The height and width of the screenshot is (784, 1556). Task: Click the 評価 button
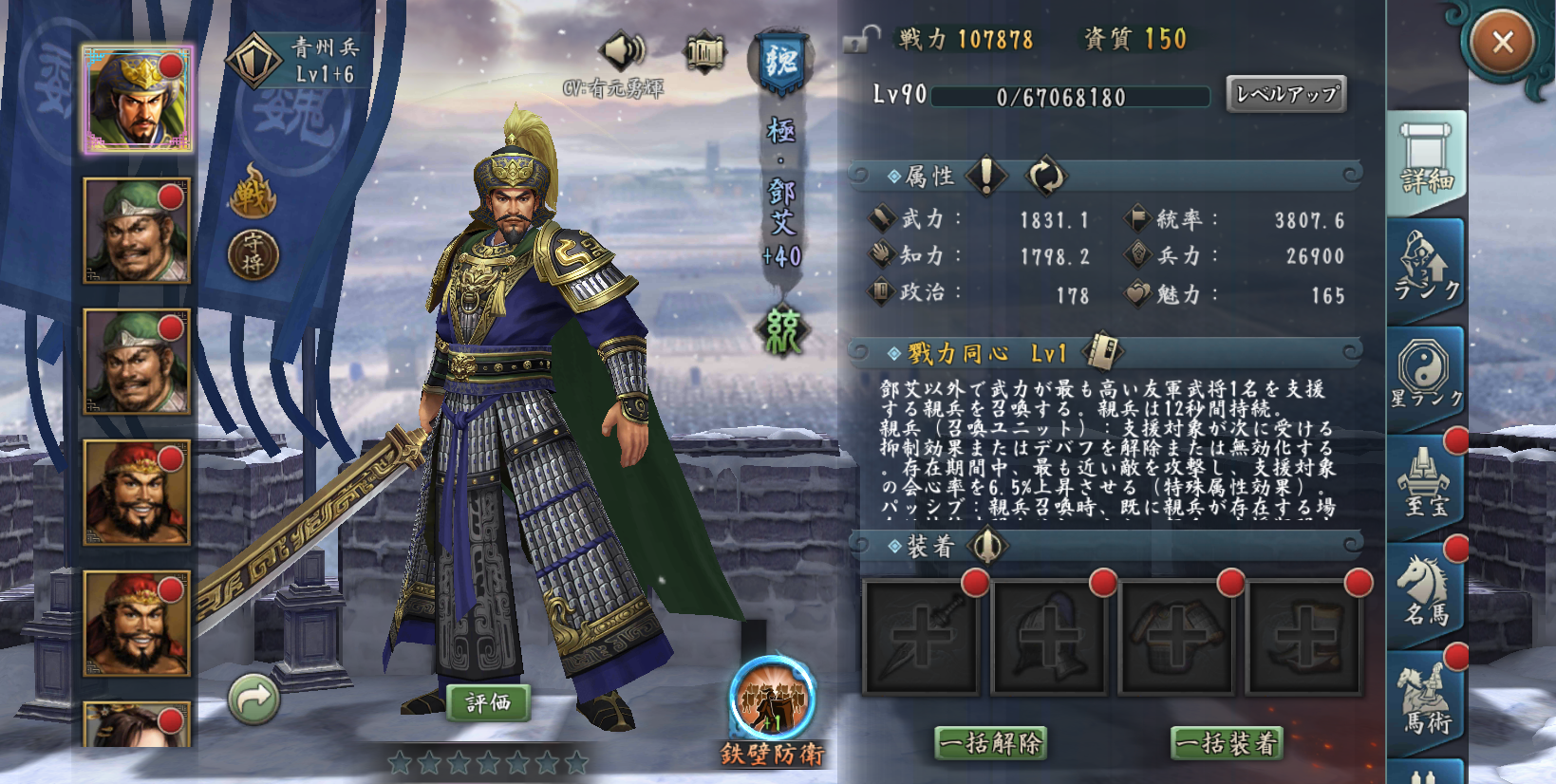pos(491,704)
